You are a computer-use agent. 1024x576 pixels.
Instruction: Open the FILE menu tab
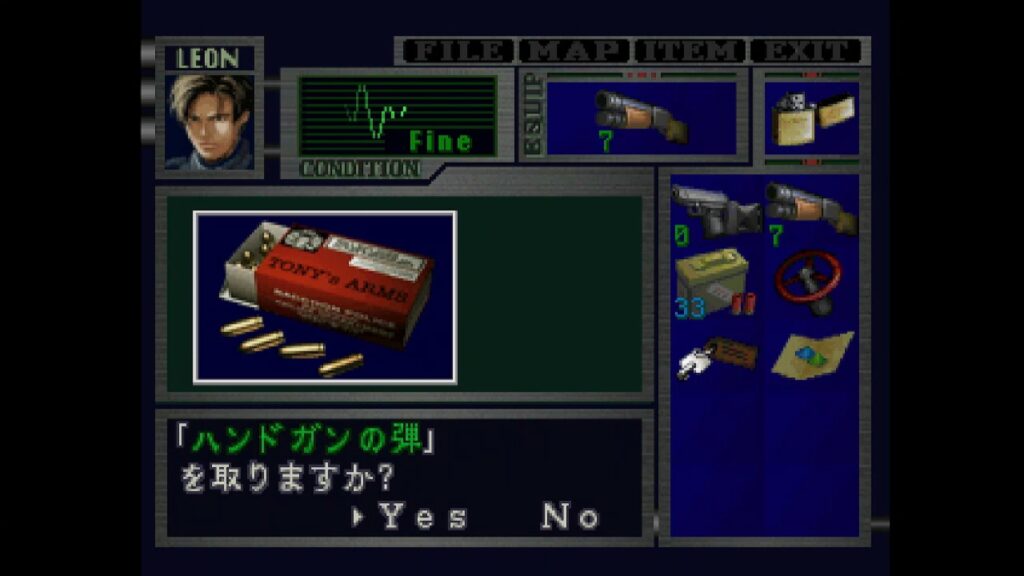[456, 51]
